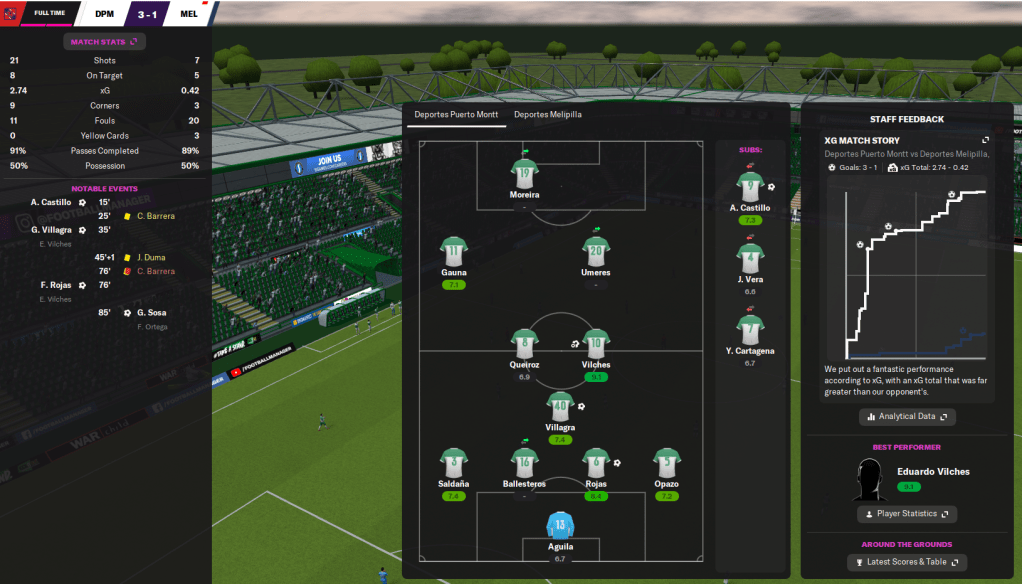Pick substitute J. Vera
Image resolution: width=1022 pixels, height=584 pixels.
pos(750,257)
